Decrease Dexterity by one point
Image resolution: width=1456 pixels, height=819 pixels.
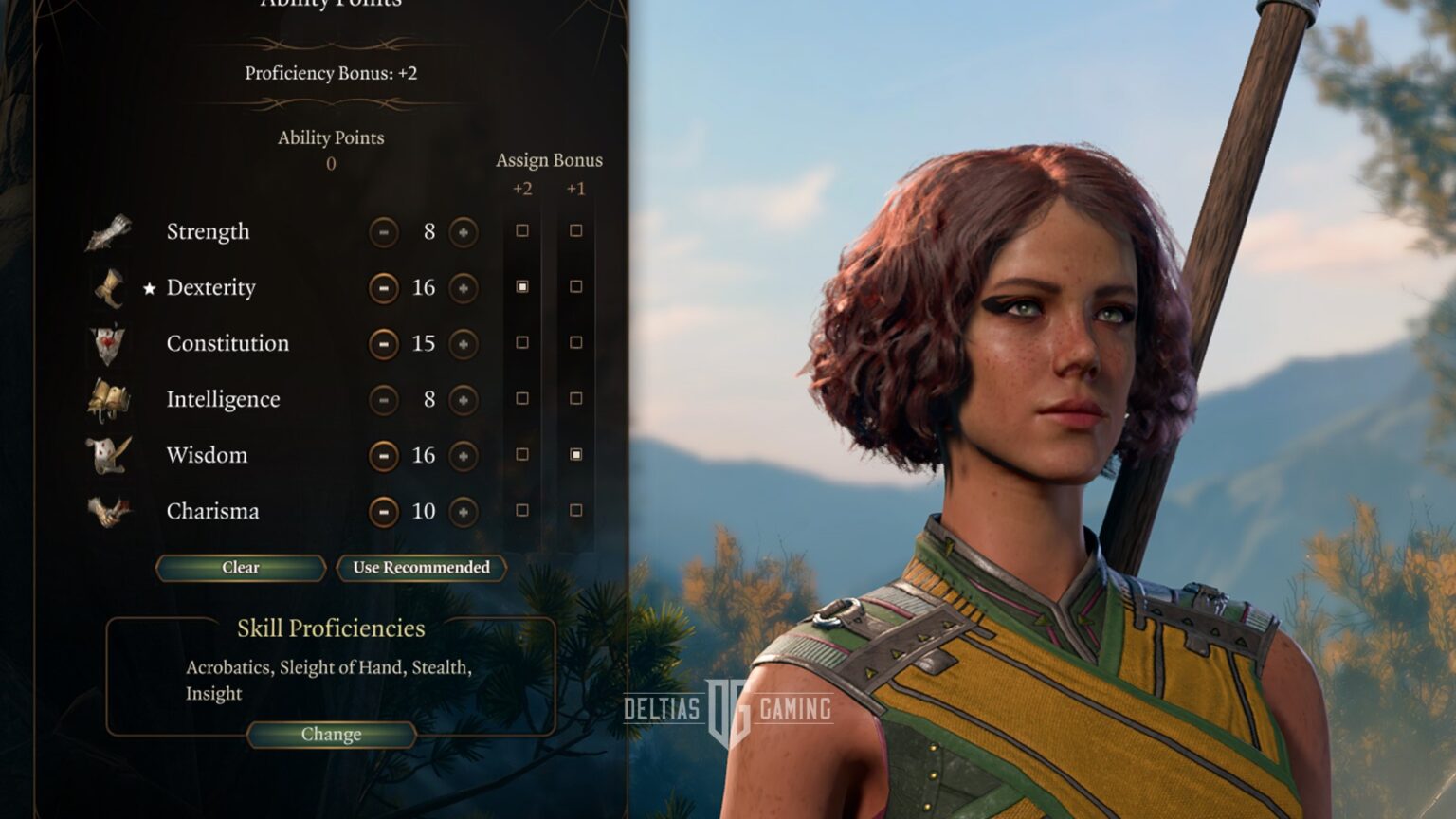(383, 288)
